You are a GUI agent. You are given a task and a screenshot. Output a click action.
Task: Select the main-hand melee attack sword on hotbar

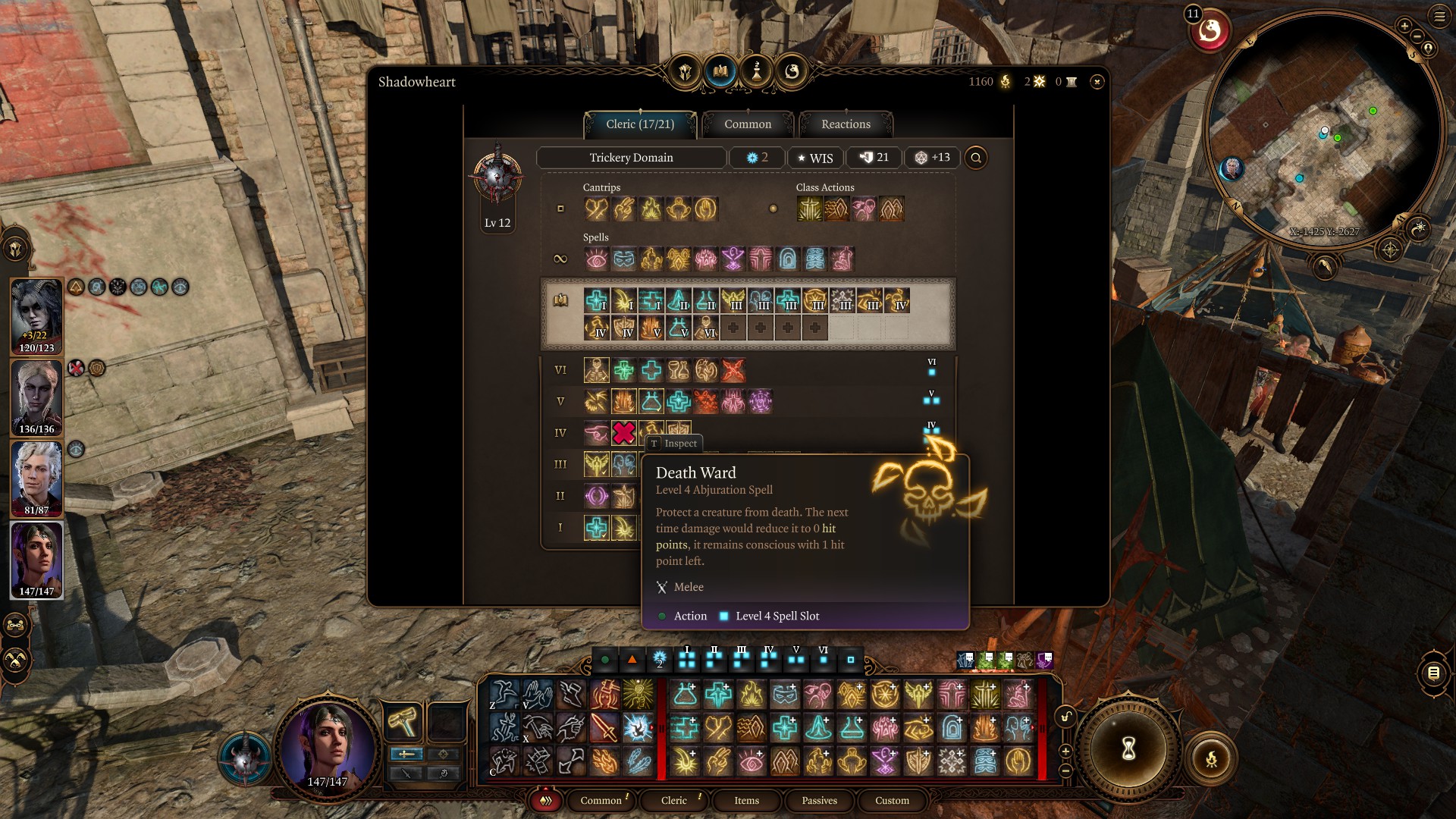[604, 729]
